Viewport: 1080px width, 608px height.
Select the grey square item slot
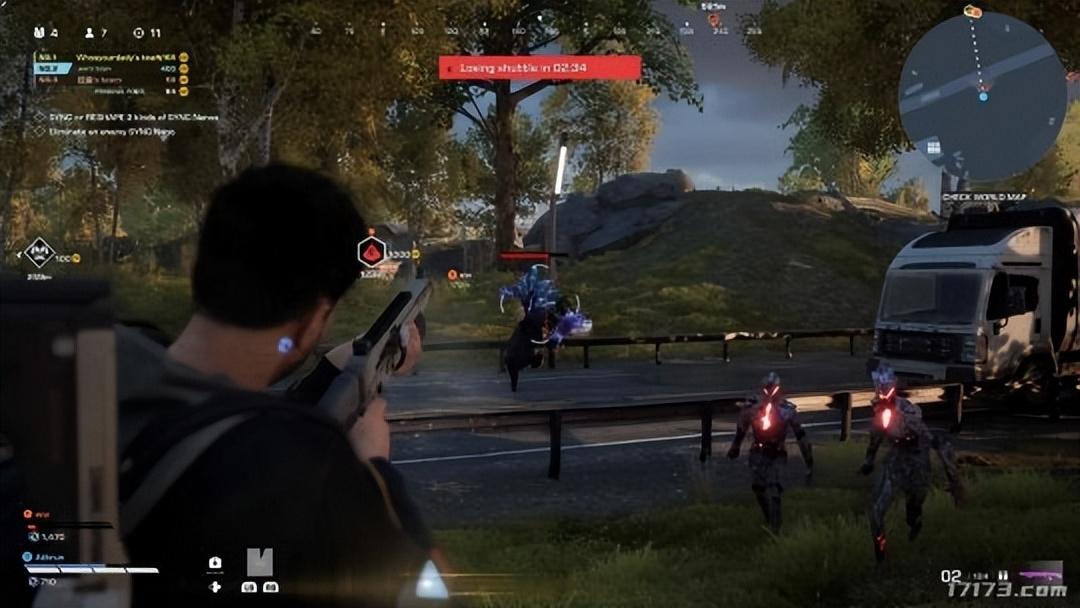pyautogui.click(x=259, y=562)
